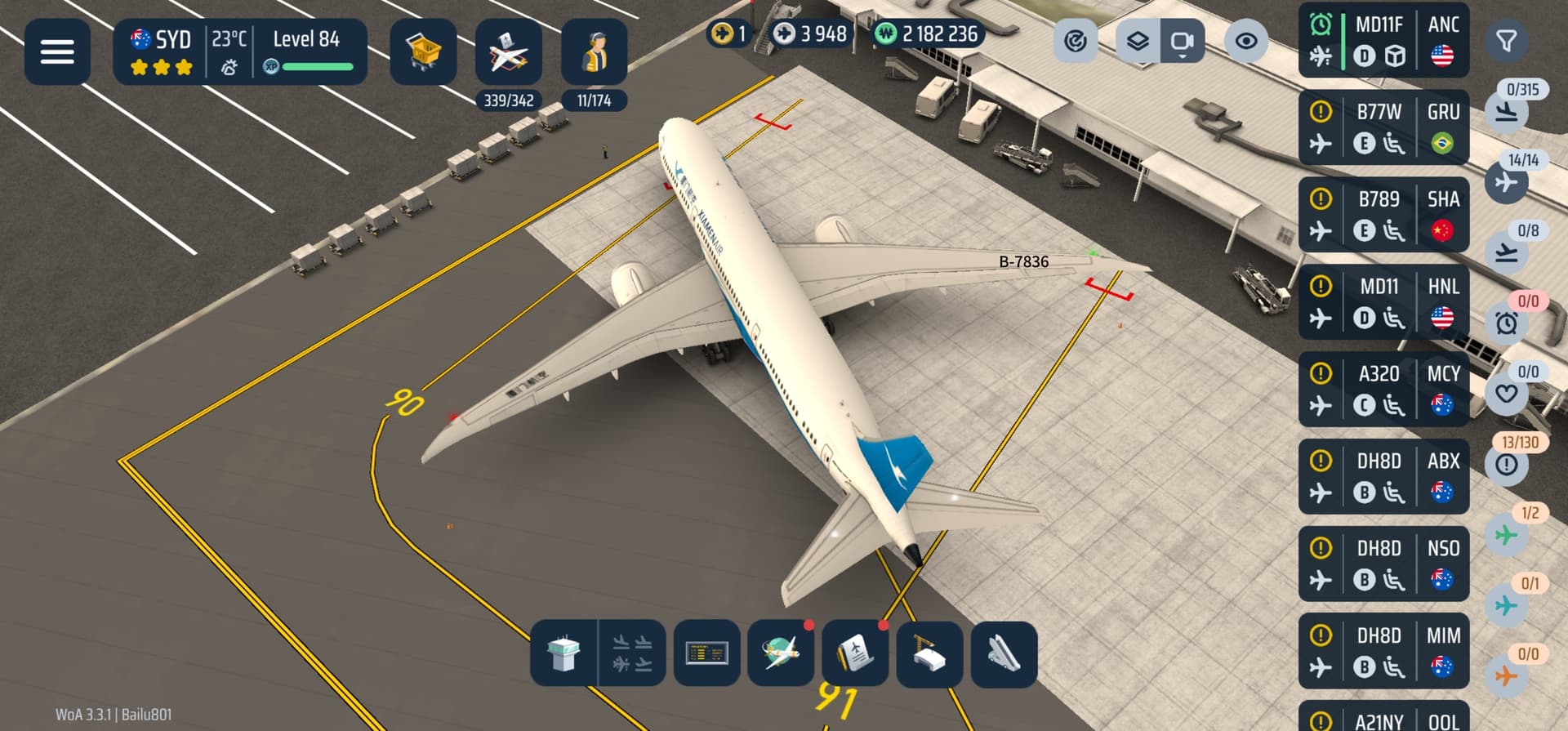Open the aircraft fleet panel
The width and height of the screenshot is (1568, 731).
[508, 51]
